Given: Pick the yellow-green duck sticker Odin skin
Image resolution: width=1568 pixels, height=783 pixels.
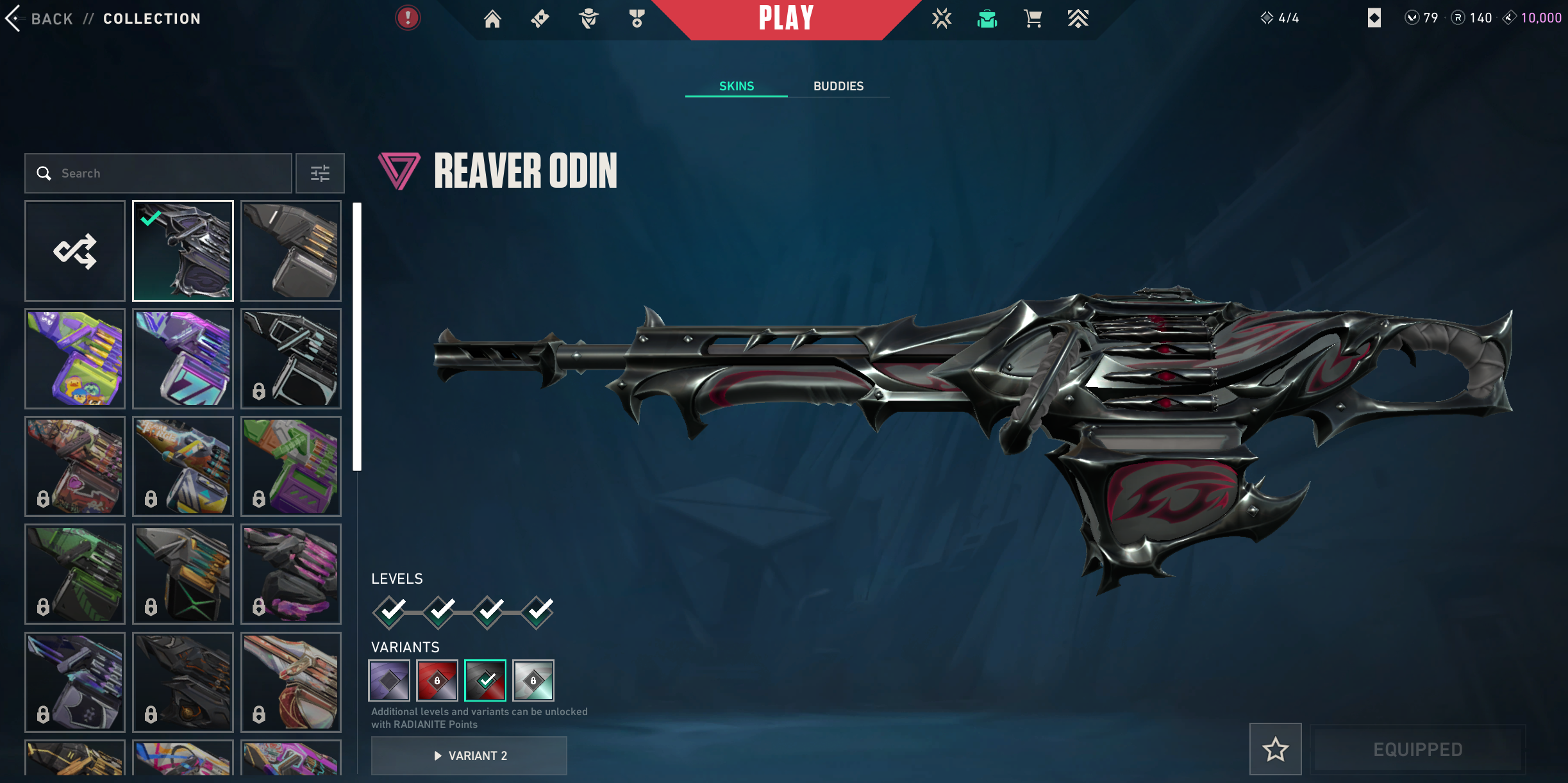Looking at the screenshot, I should click(75, 358).
